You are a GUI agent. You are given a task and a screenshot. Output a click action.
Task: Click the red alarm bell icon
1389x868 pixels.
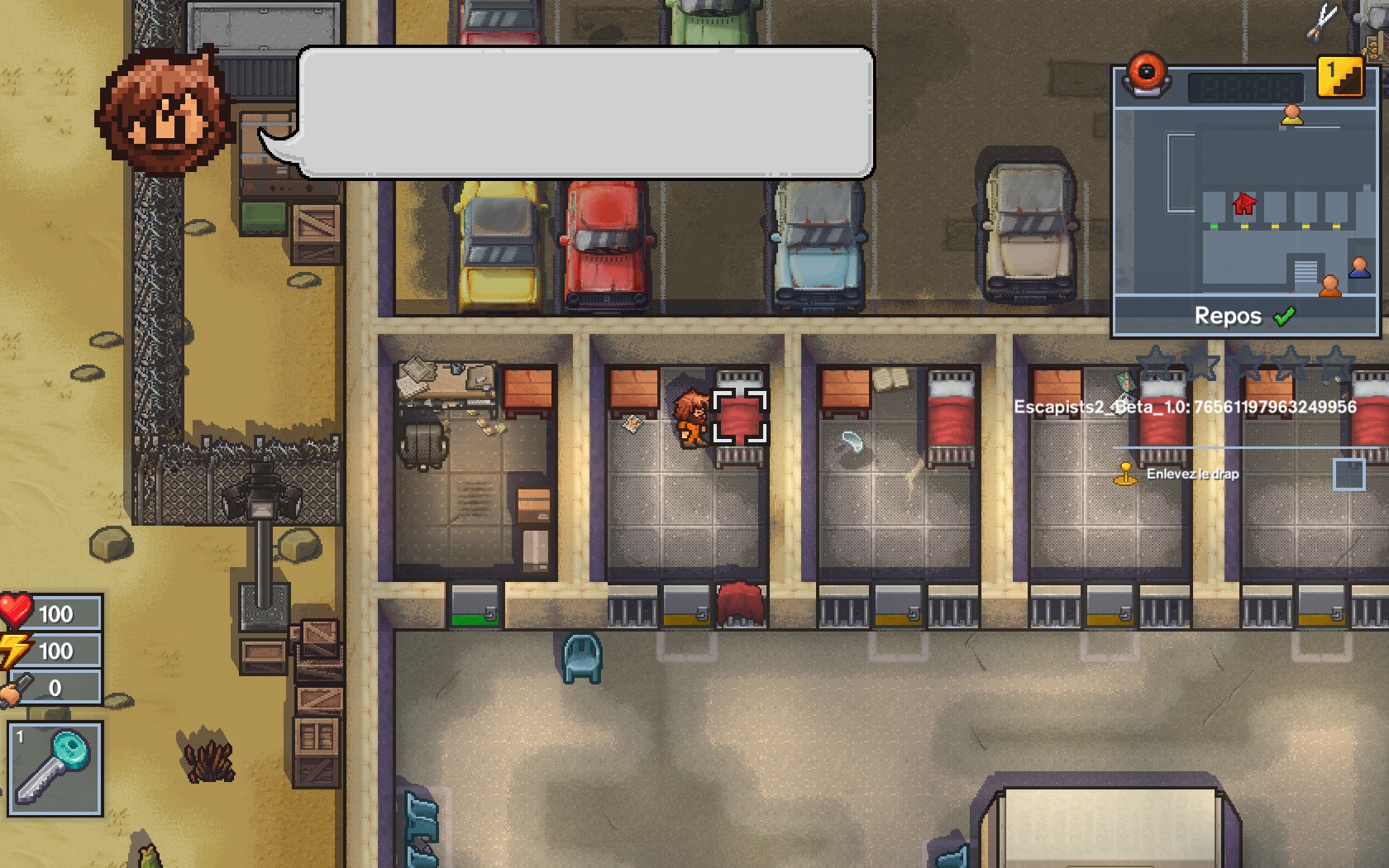tap(1146, 74)
